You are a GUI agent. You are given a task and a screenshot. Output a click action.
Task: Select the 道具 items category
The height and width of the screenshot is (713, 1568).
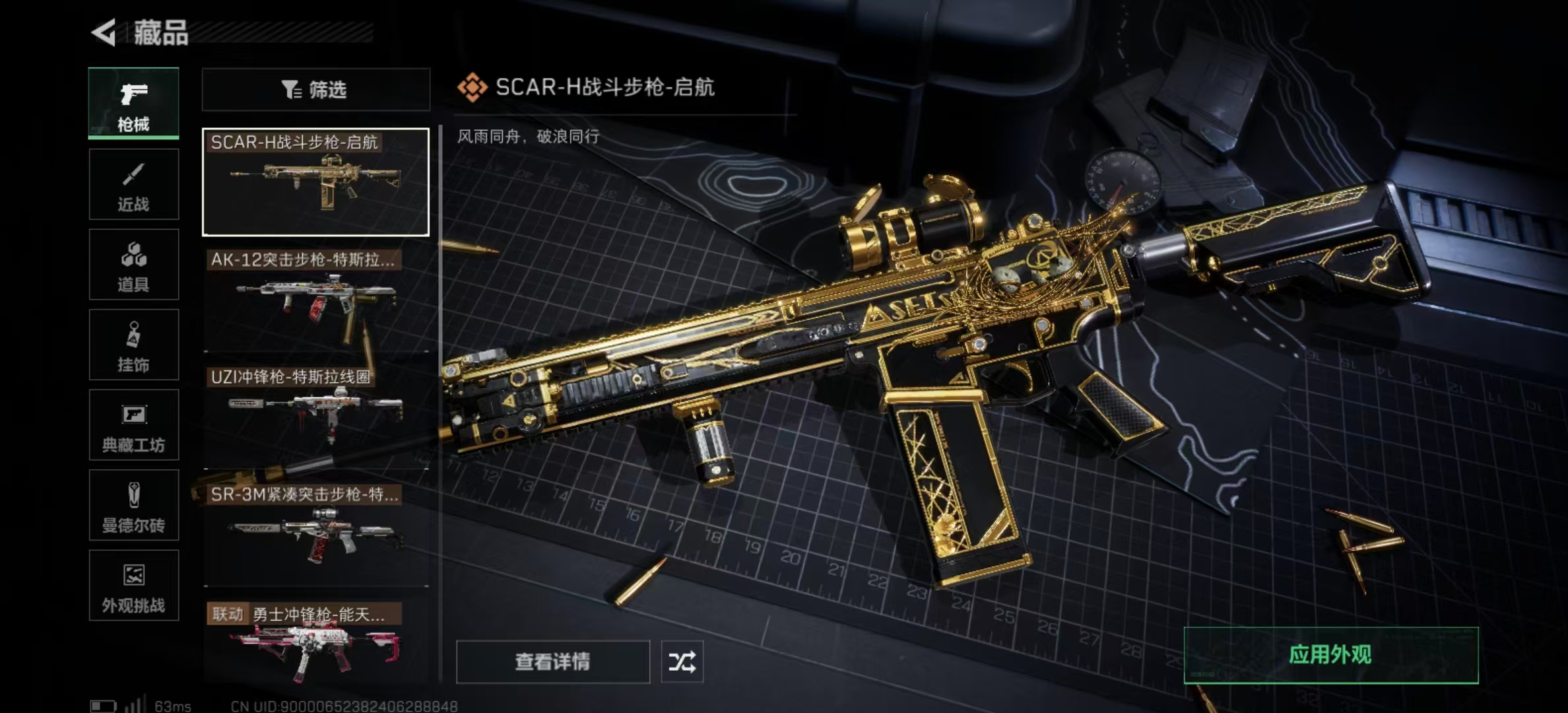pos(133,265)
